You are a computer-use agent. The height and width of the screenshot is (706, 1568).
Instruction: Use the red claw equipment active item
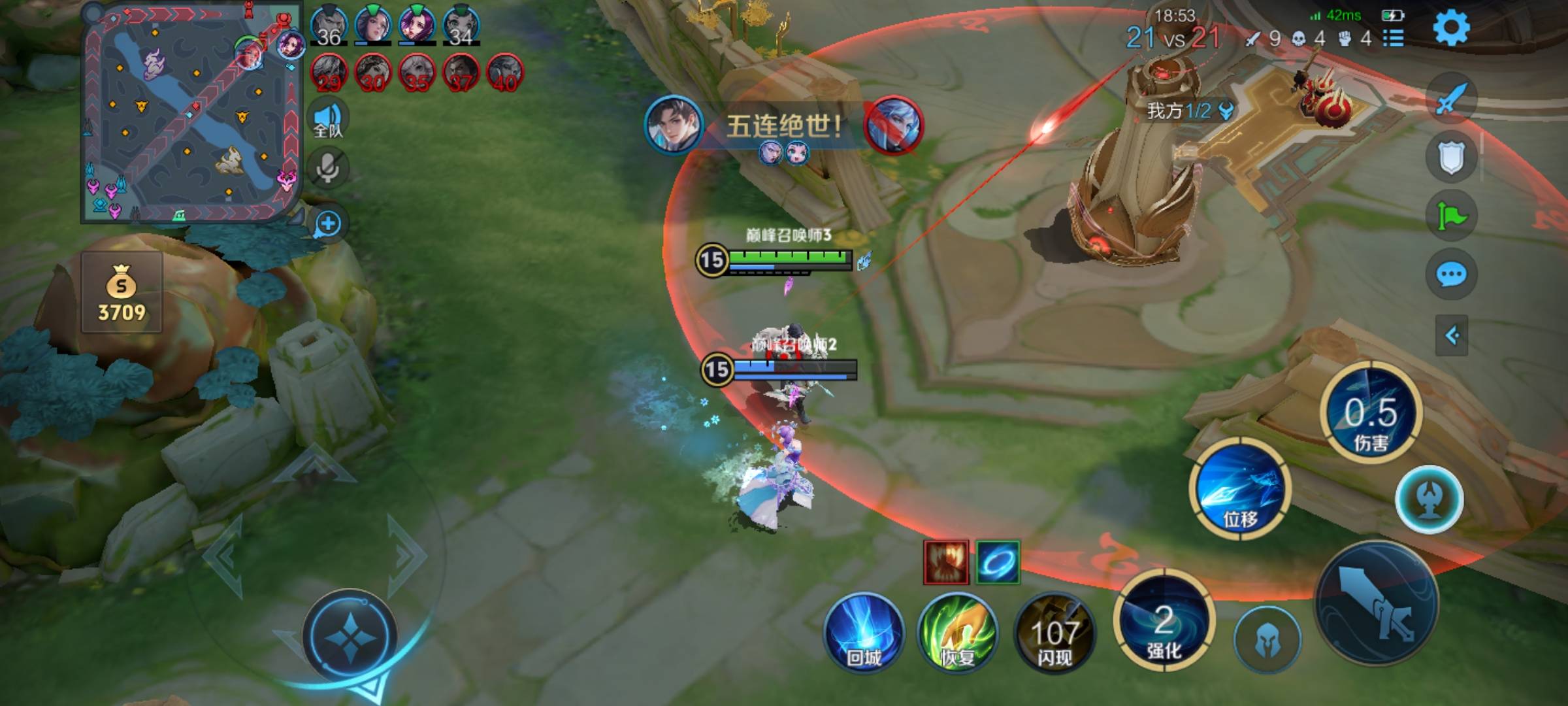[x=946, y=562]
